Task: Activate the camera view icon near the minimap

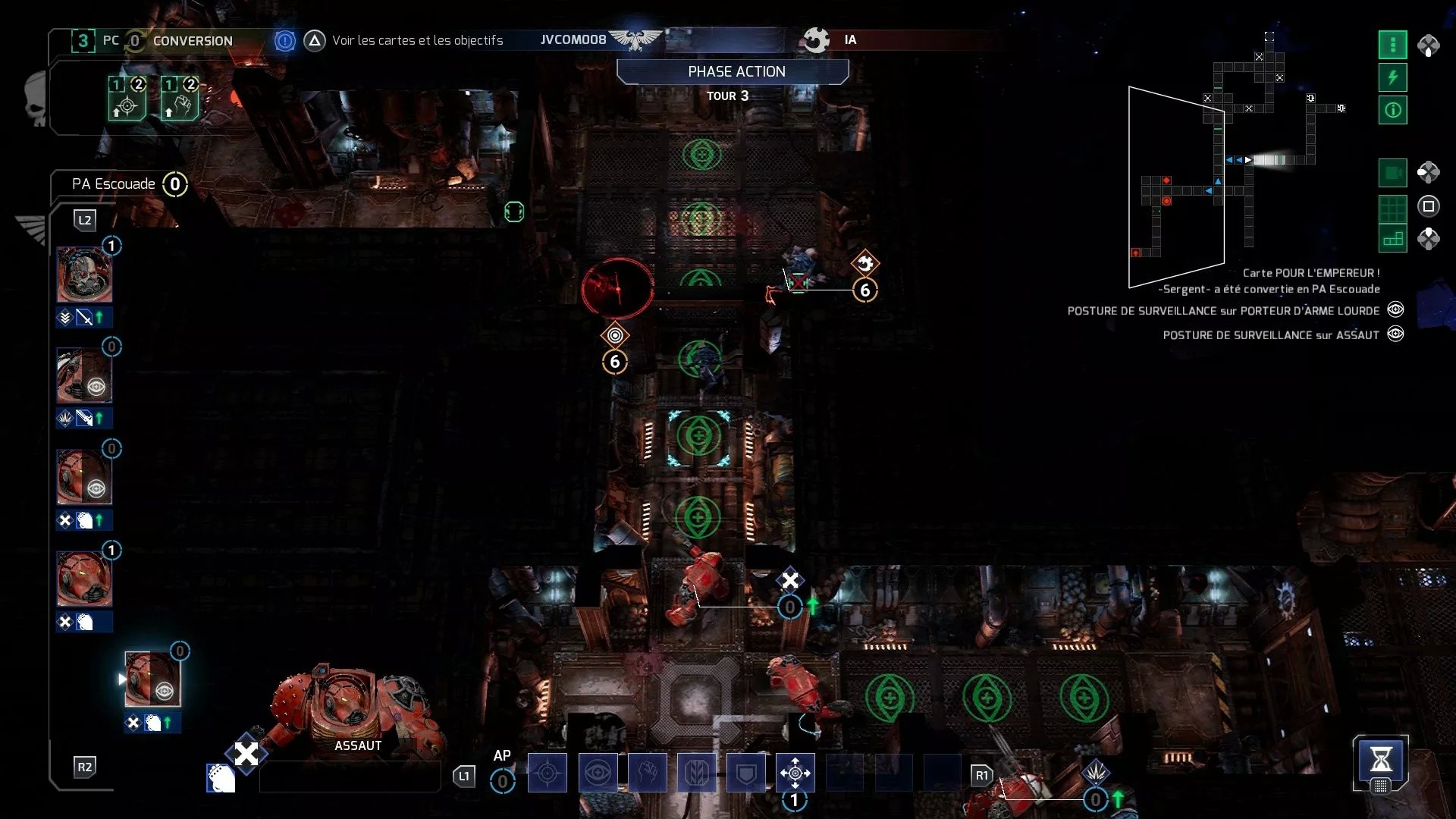Action: pos(1392,173)
